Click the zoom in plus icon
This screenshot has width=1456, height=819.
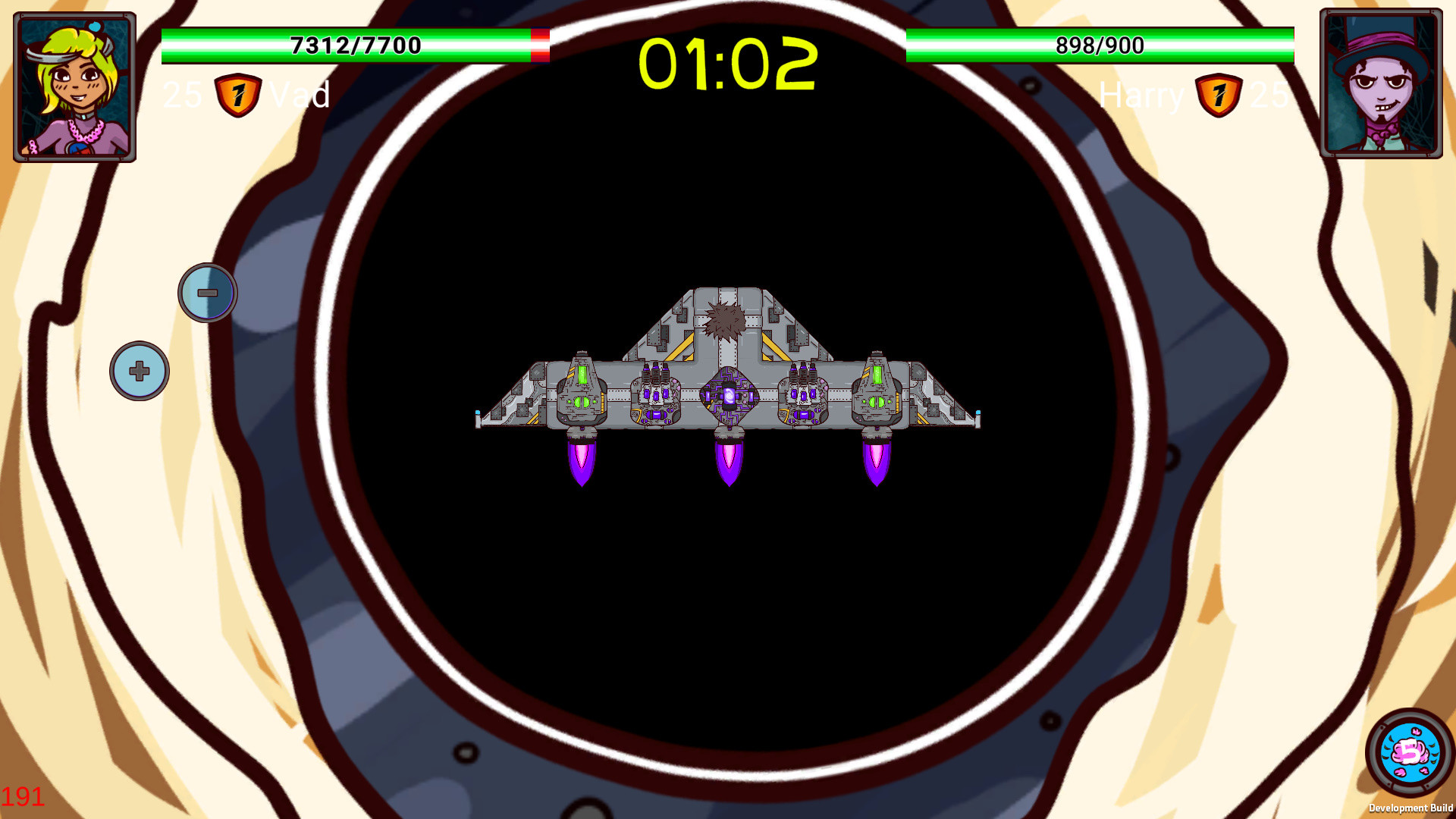139,370
